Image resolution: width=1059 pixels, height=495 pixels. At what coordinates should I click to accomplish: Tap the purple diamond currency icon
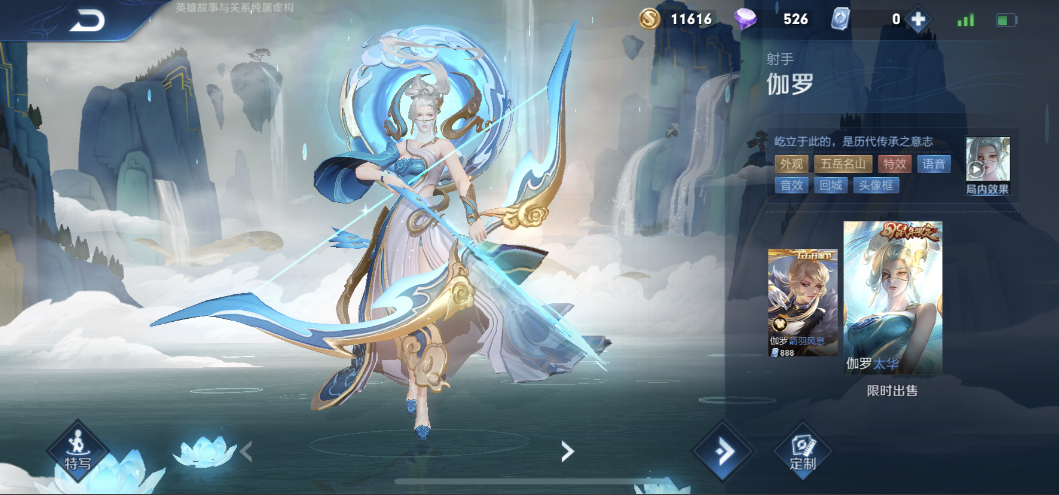click(x=747, y=19)
